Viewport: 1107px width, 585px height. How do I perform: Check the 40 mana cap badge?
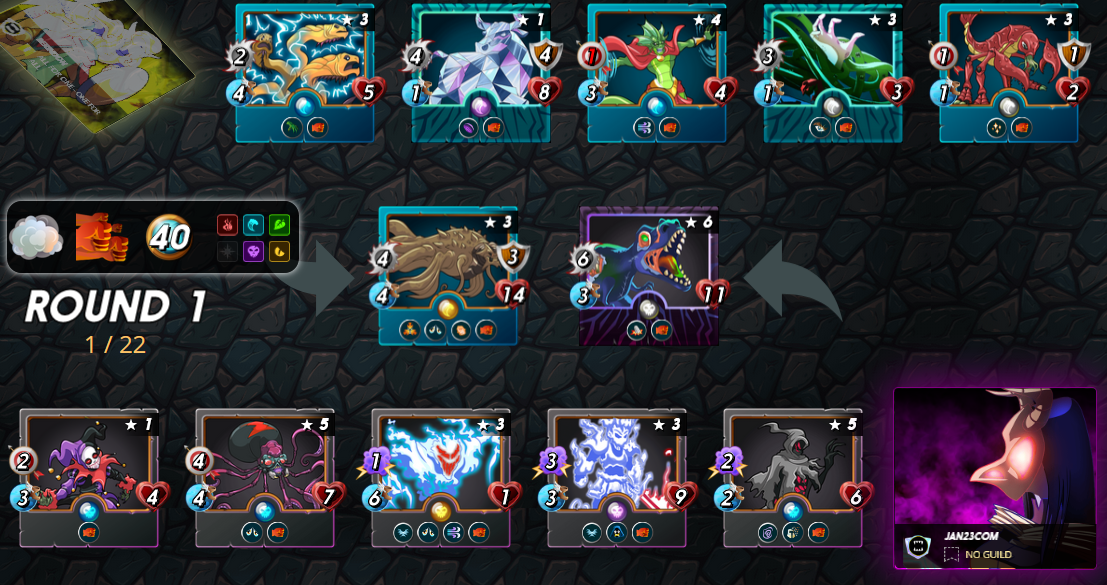pos(168,237)
